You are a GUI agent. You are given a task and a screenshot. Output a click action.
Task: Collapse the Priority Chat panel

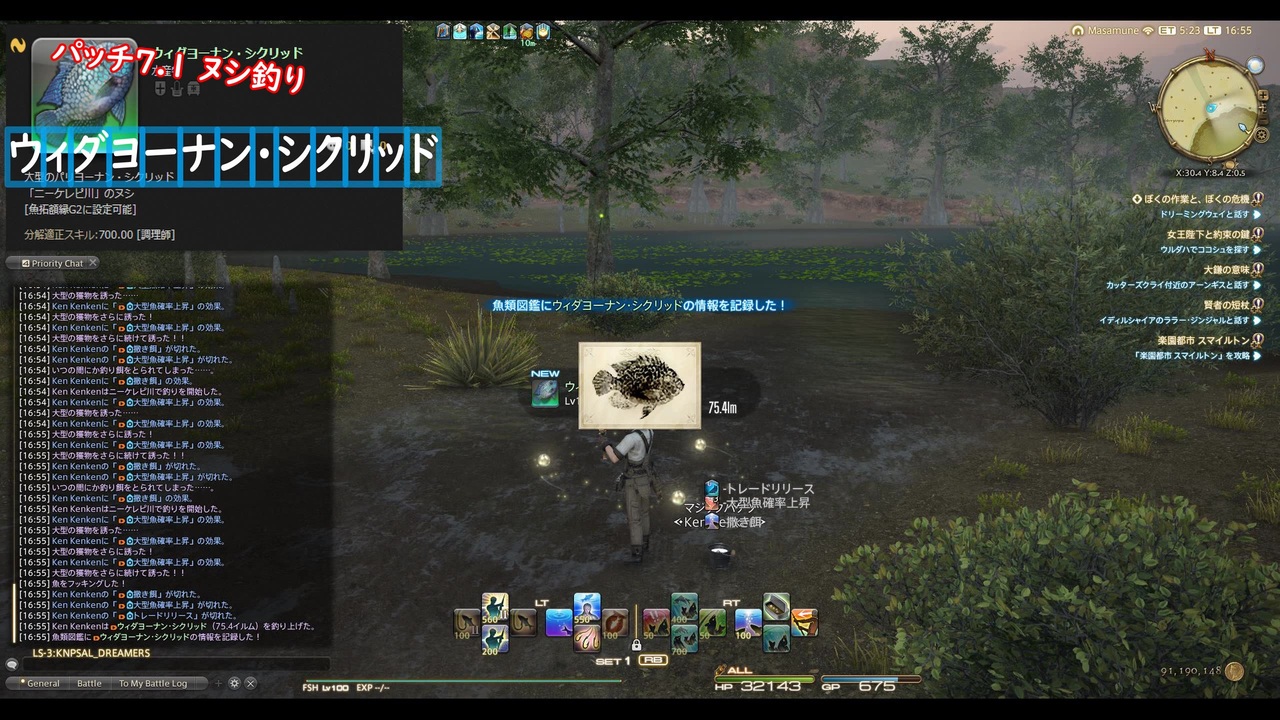coord(92,263)
